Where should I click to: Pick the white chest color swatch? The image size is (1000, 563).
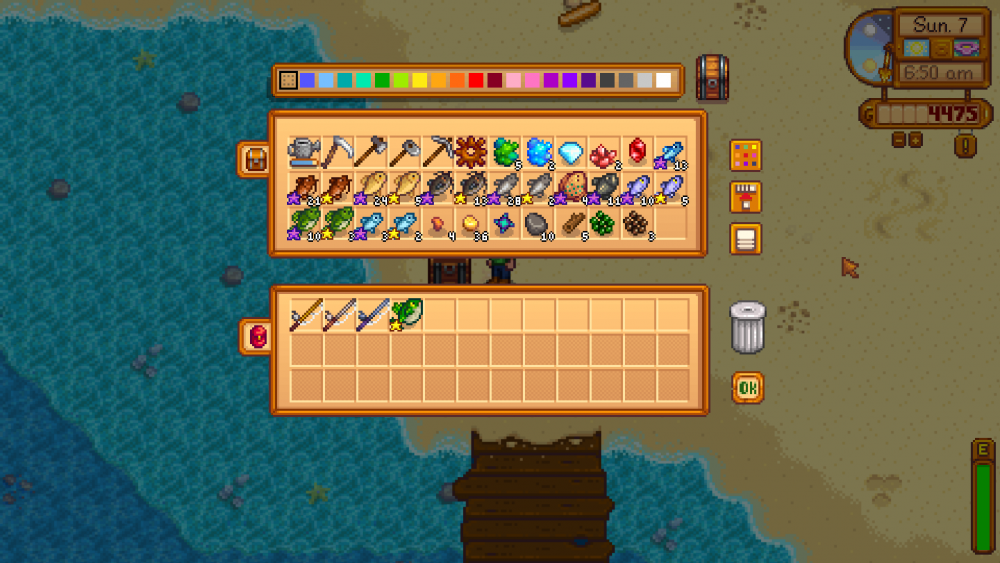coord(664,80)
